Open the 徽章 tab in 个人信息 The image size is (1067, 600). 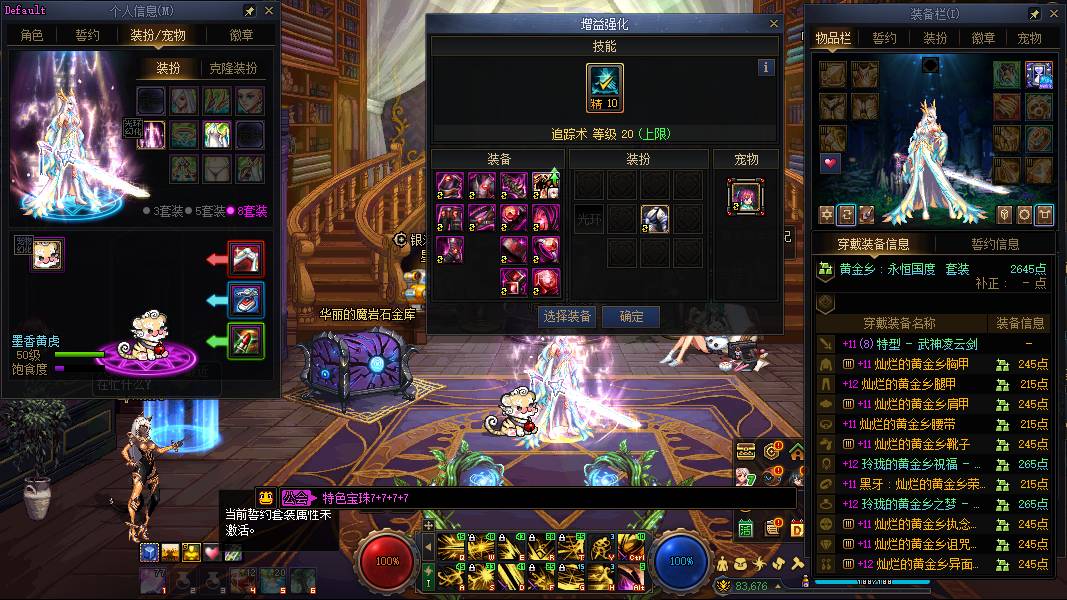[241, 35]
